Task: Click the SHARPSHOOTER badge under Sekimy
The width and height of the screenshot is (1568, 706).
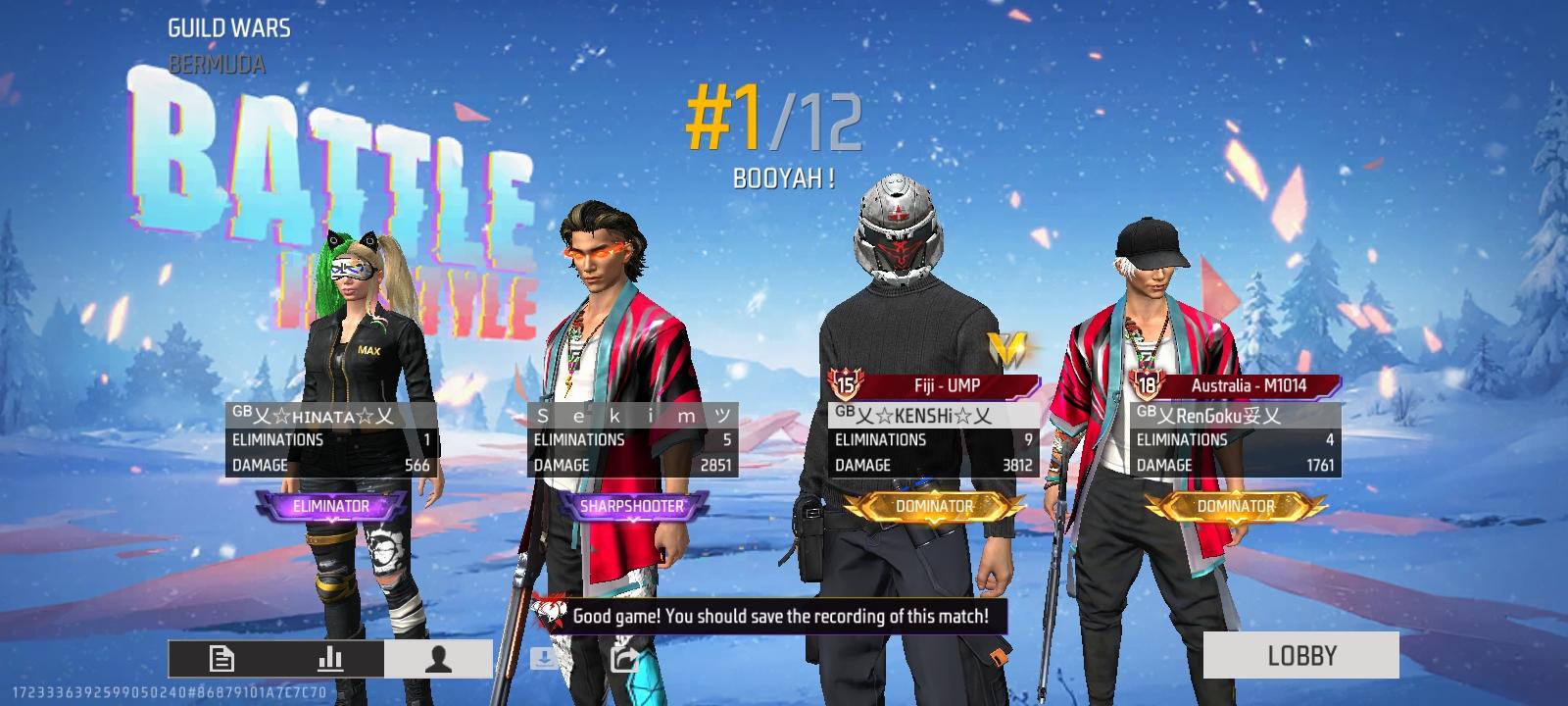Action: tap(632, 506)
